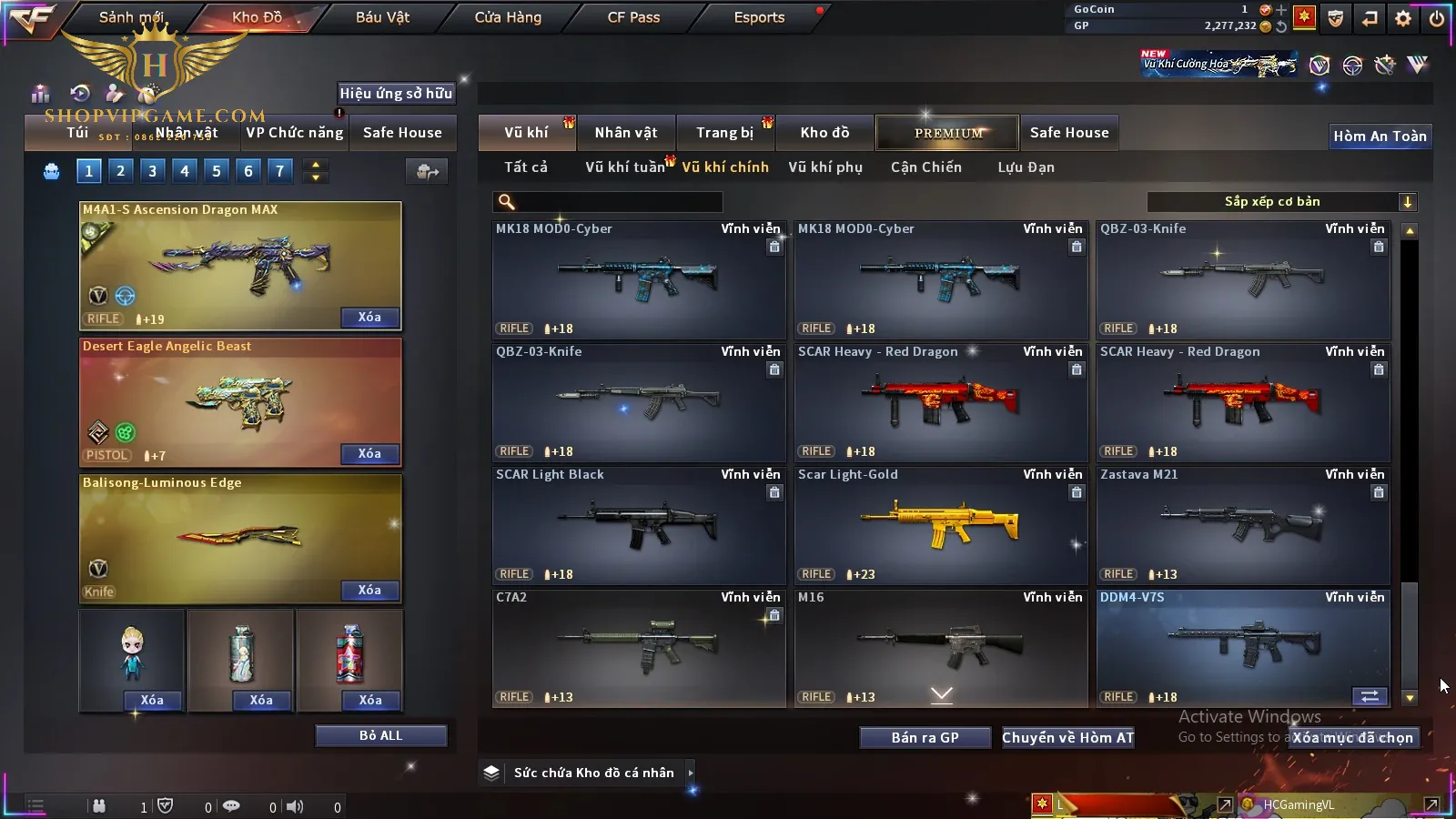This screenshot has width=1456, height=819.
Task: Open the Esports section
Action: [759, 17]
